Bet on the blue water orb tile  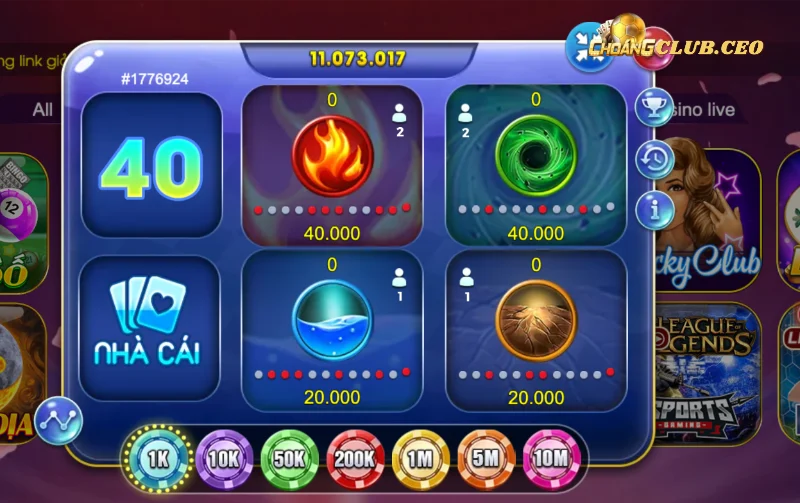332,320
